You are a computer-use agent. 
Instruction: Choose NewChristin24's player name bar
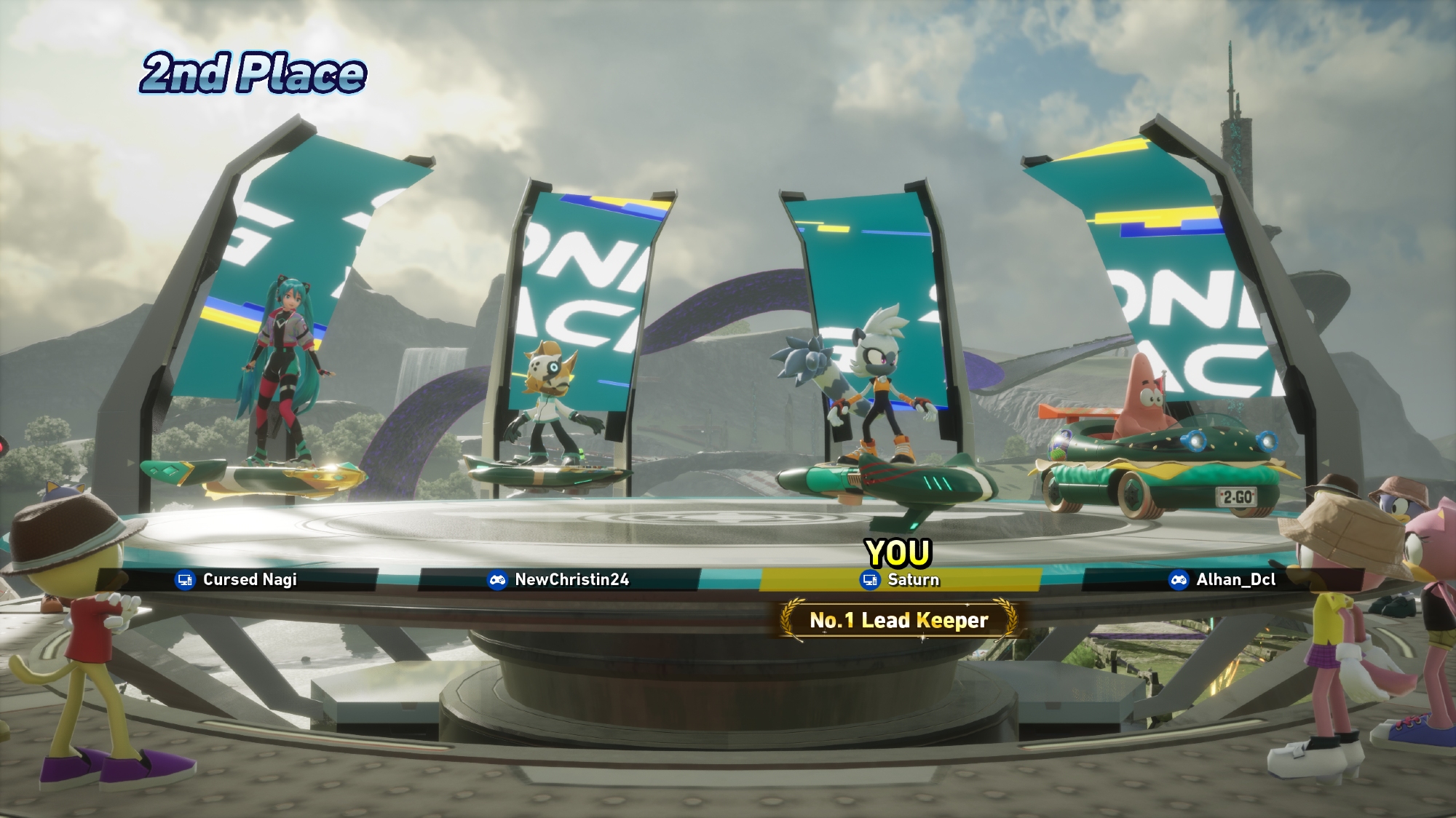pos(558,580)
